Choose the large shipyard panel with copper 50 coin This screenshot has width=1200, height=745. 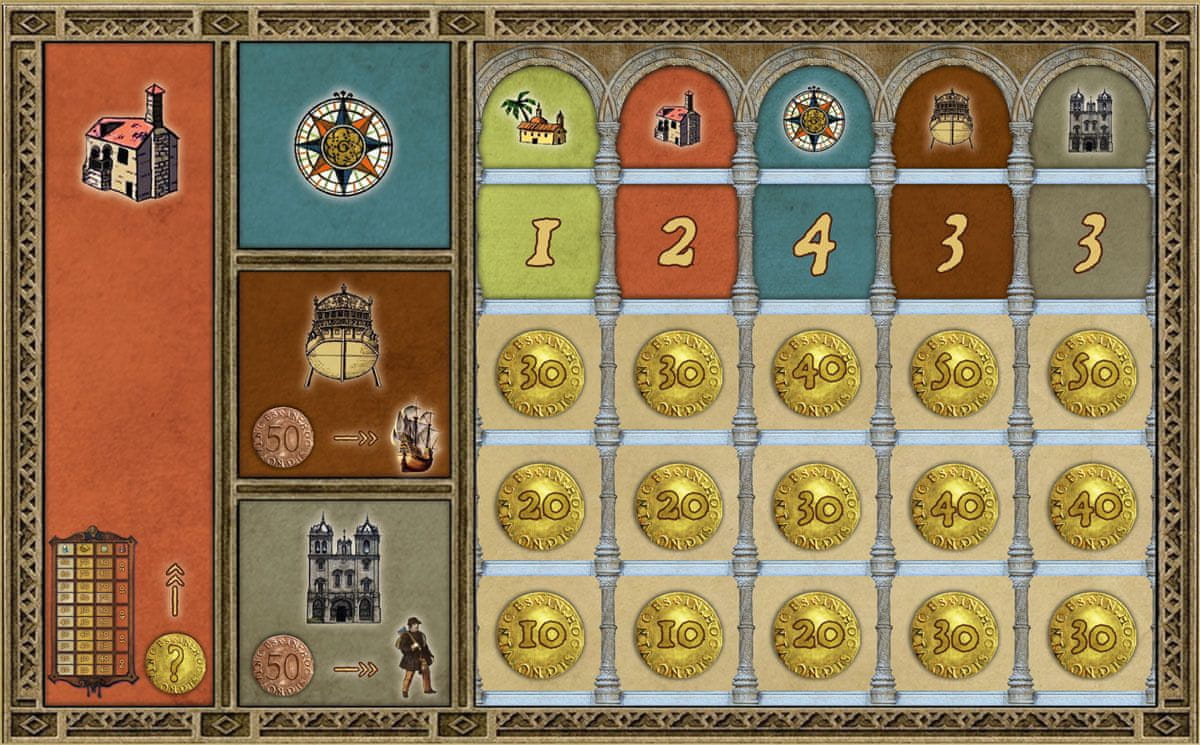[x=343, y=372]
